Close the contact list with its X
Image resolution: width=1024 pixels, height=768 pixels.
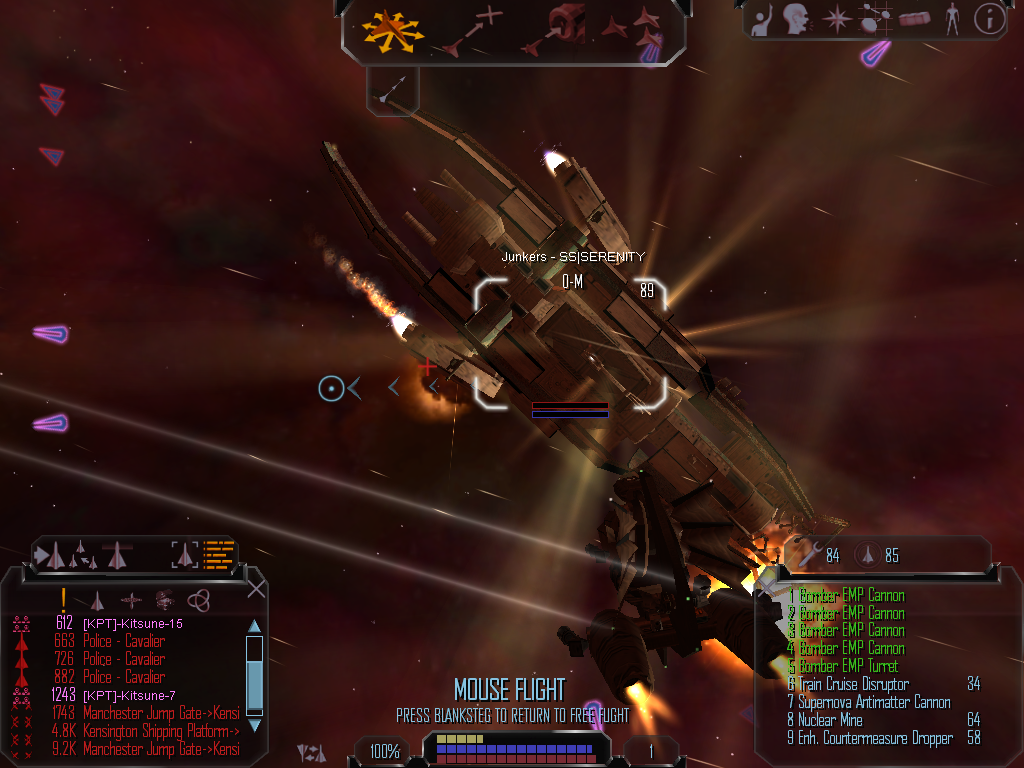(256, 589)
